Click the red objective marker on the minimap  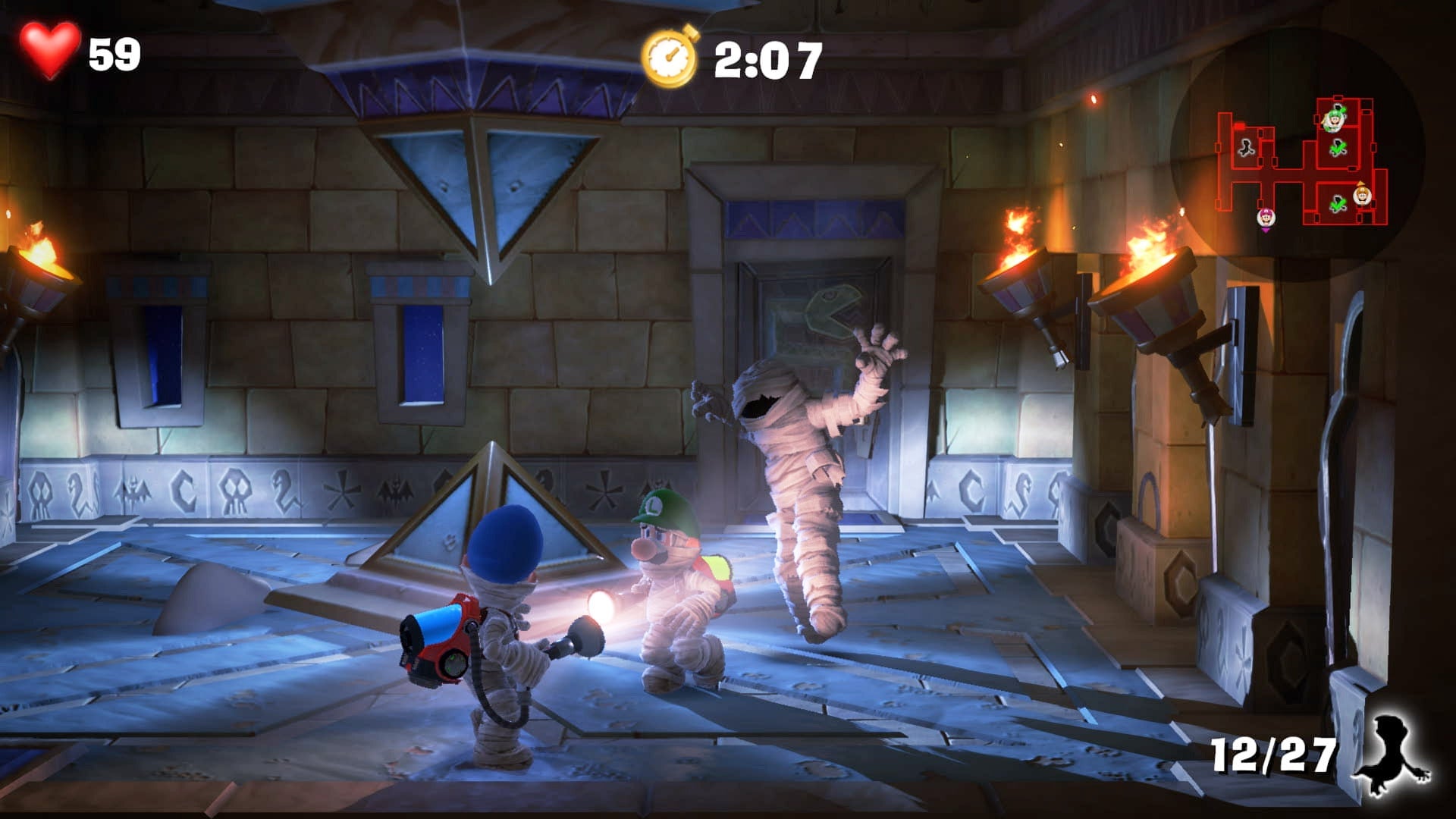[1239, 126]
